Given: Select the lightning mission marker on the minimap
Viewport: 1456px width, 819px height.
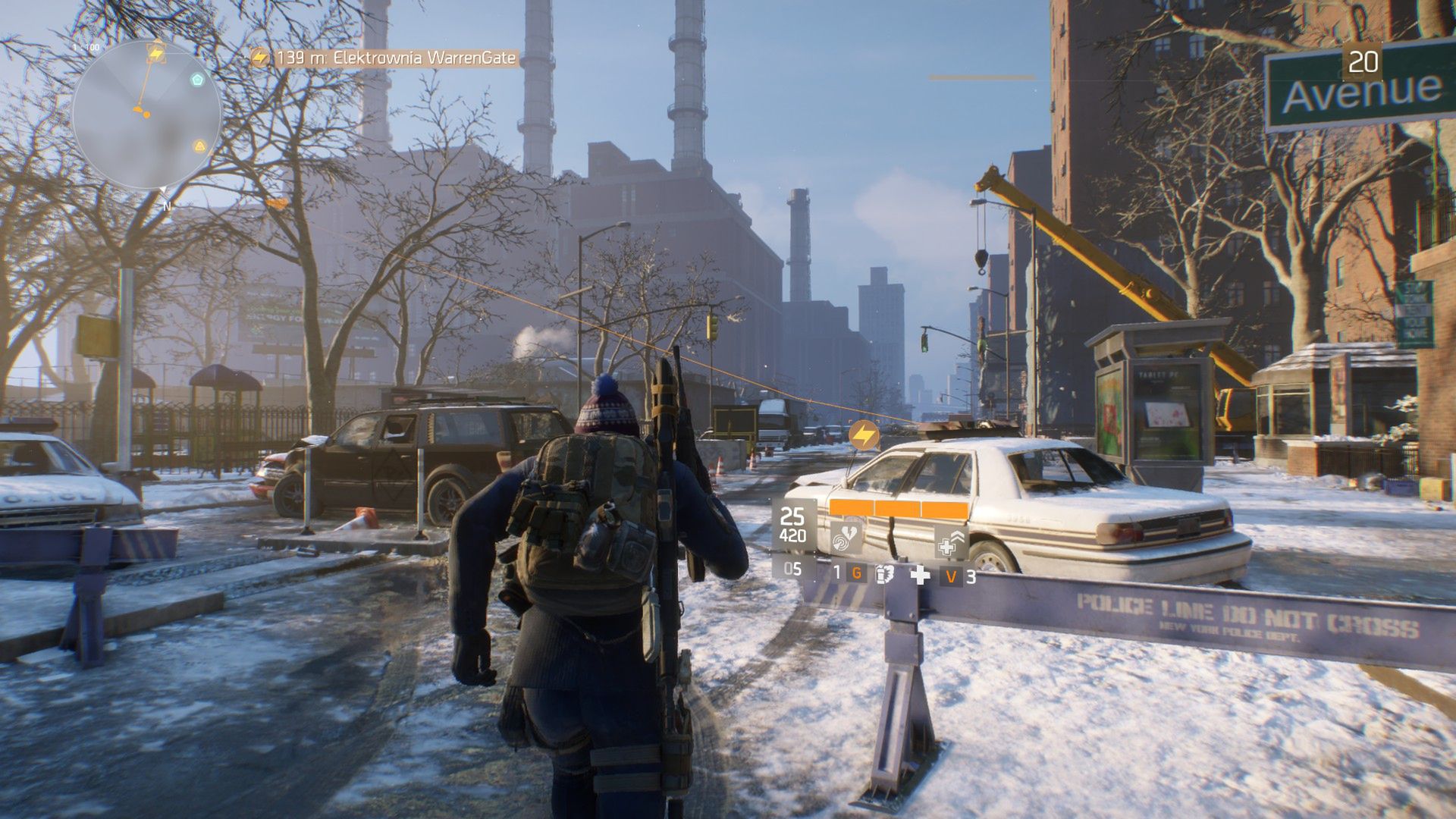Looking at the screenshot, I should tap(157, 53).
